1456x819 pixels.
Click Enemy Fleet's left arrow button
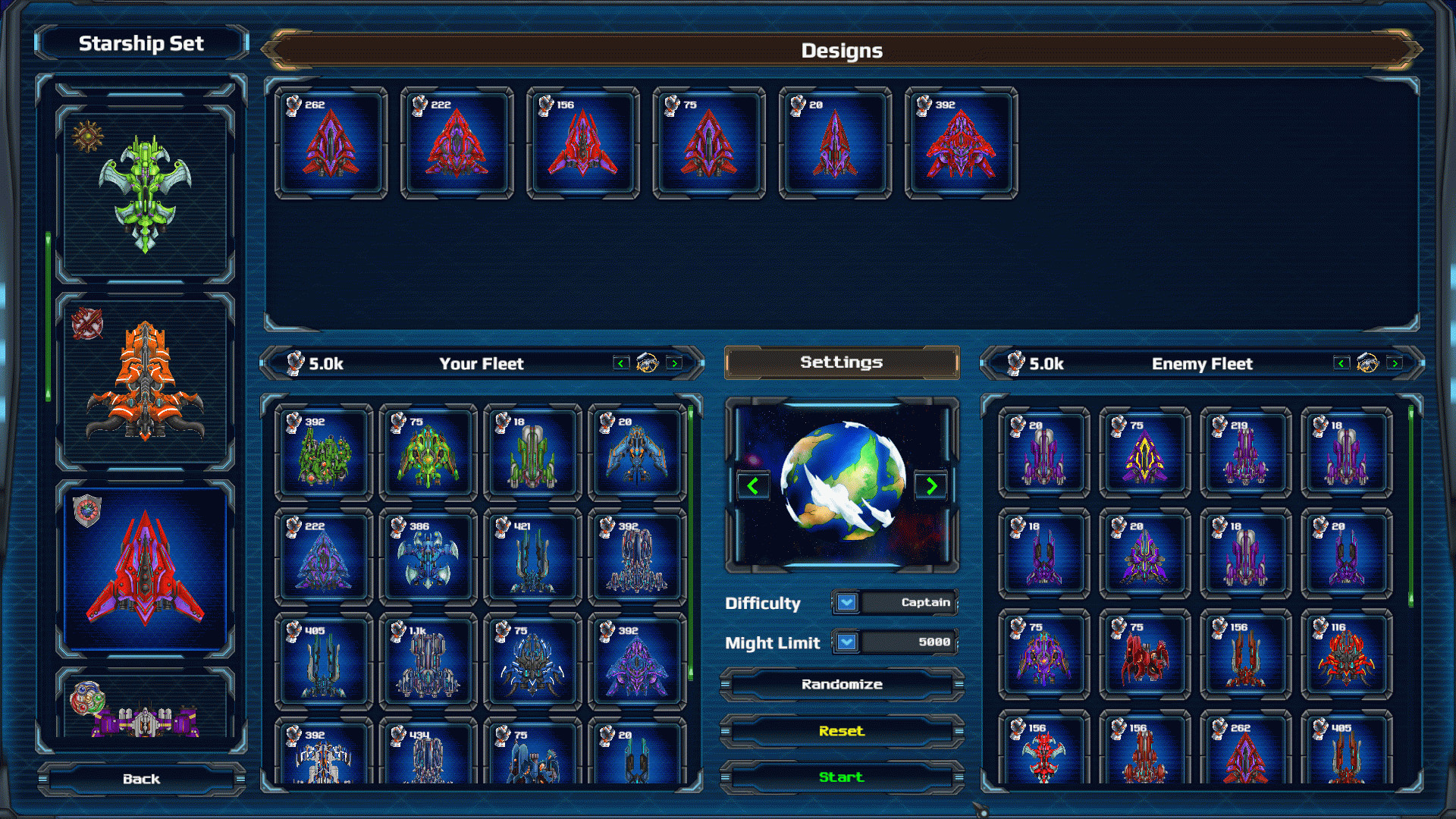1341,363
